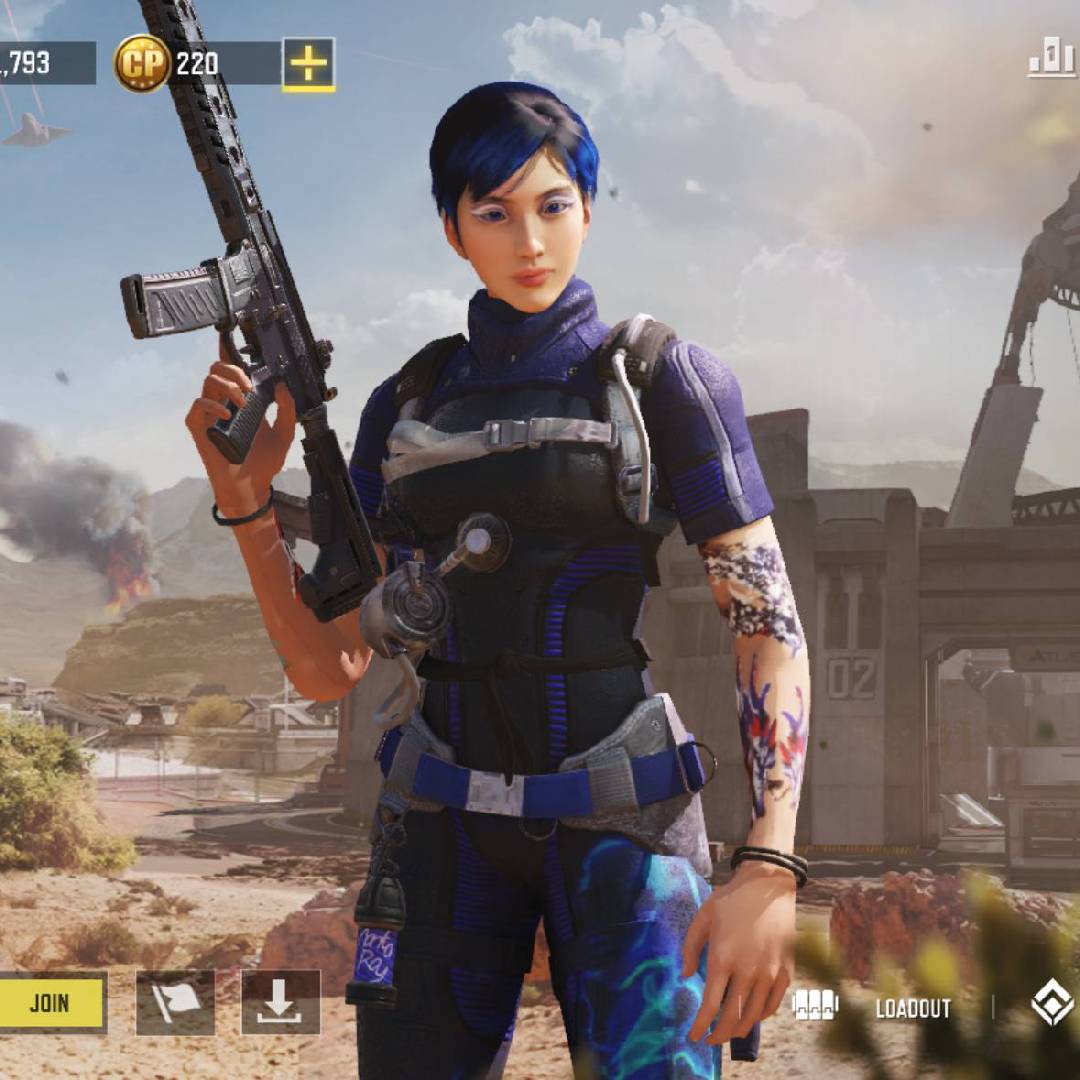The height and width of the screenshot is (1080, 1080).
Task: Select the diamond emblem icon
Action: (1051, 1004)
